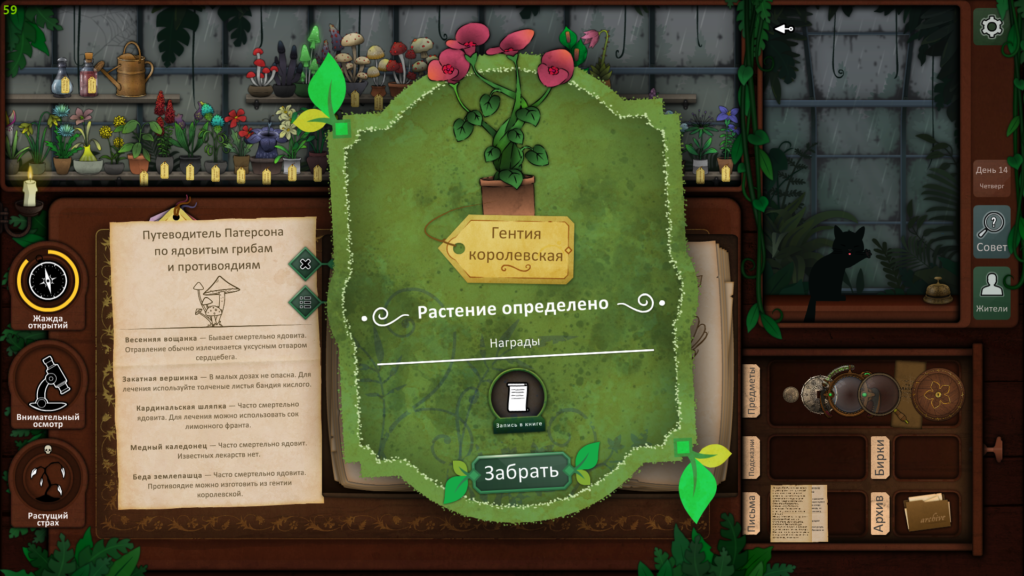1024x576 pixels.
Task: Select the round wooden flower disc item
Action: pyautogui.click(x=937, y=391)
